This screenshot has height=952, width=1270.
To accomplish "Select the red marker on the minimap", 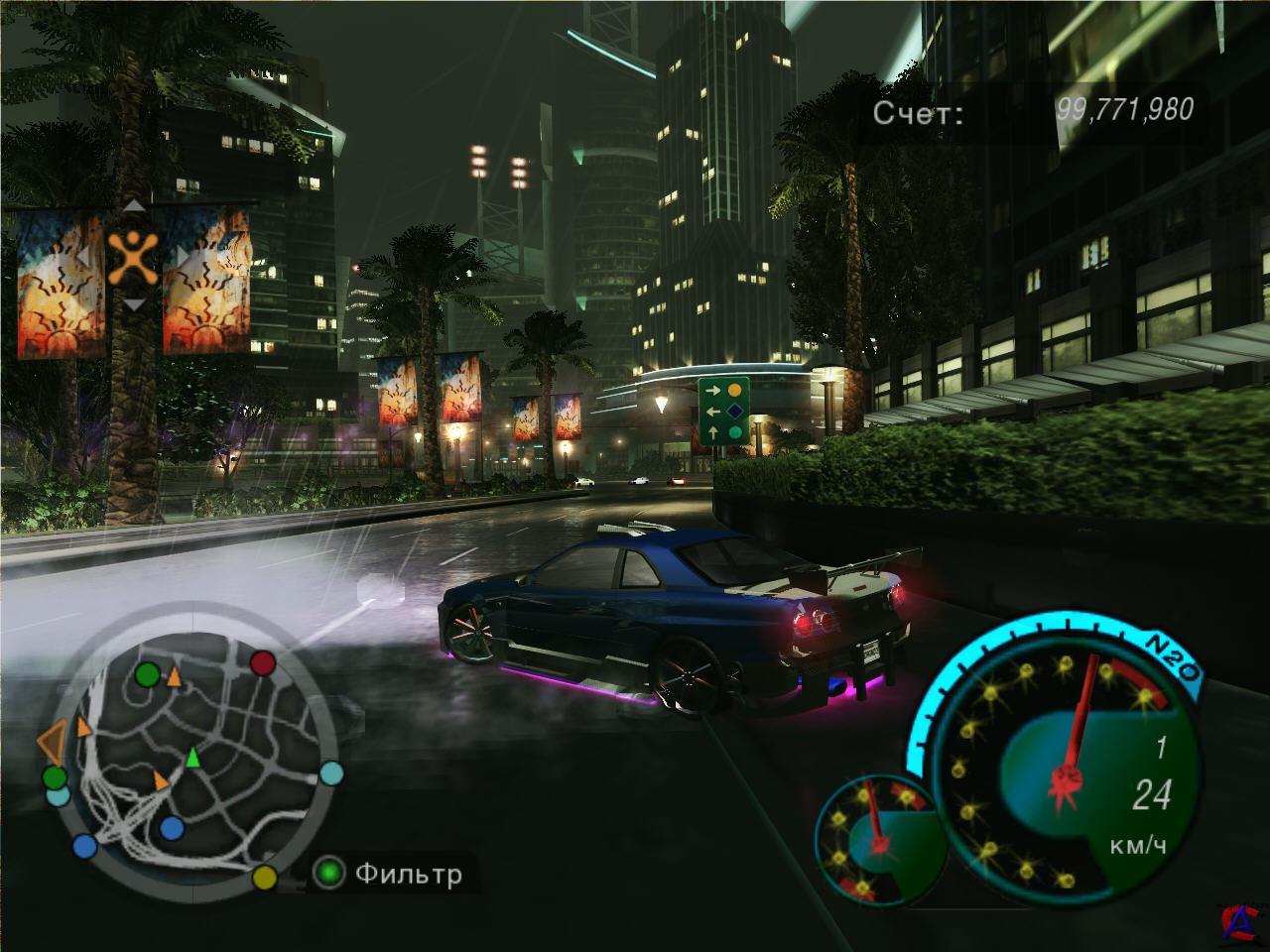I will [x=262, y=662].
